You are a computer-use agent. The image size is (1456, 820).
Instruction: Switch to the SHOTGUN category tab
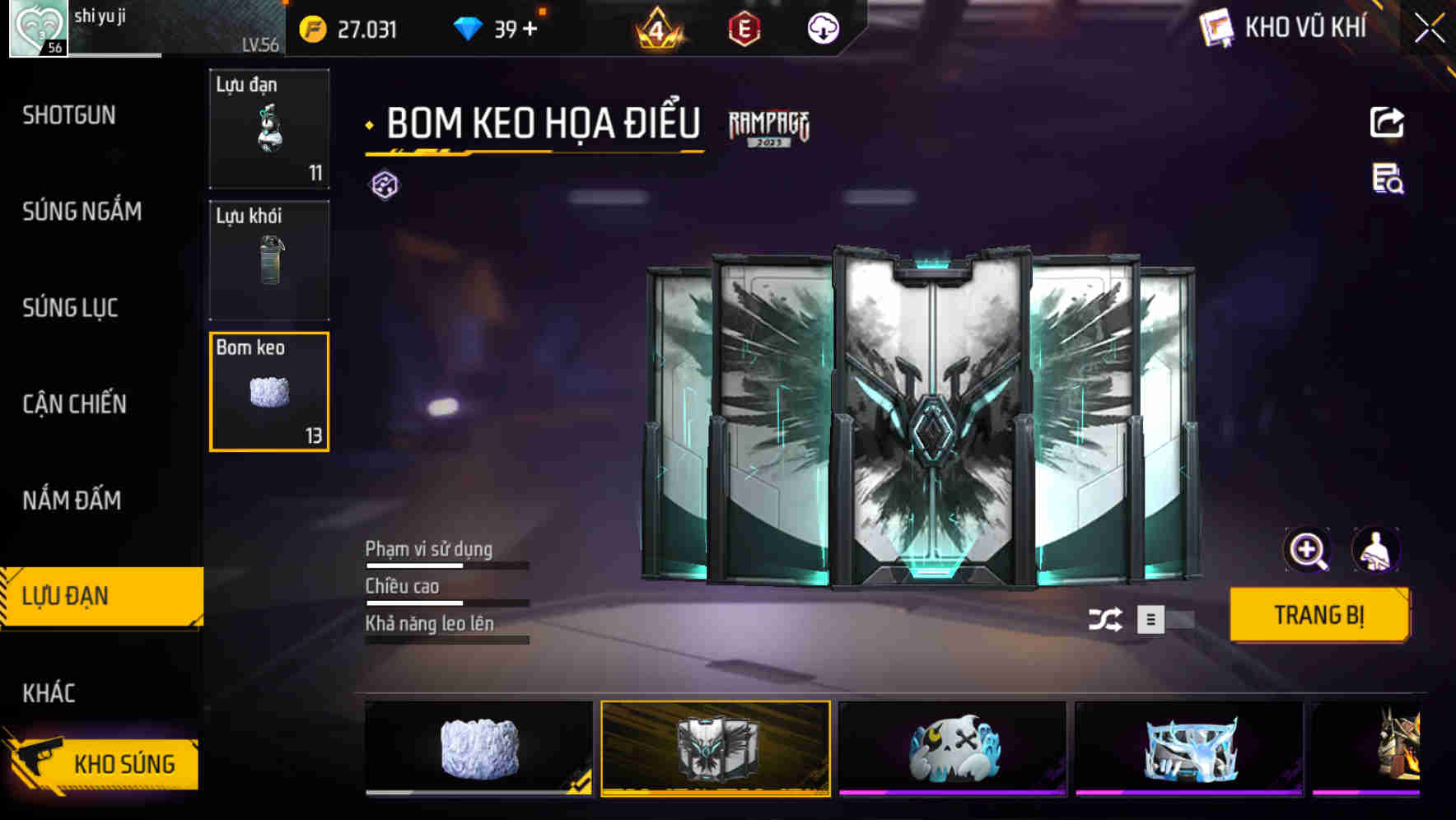(69, 116)
